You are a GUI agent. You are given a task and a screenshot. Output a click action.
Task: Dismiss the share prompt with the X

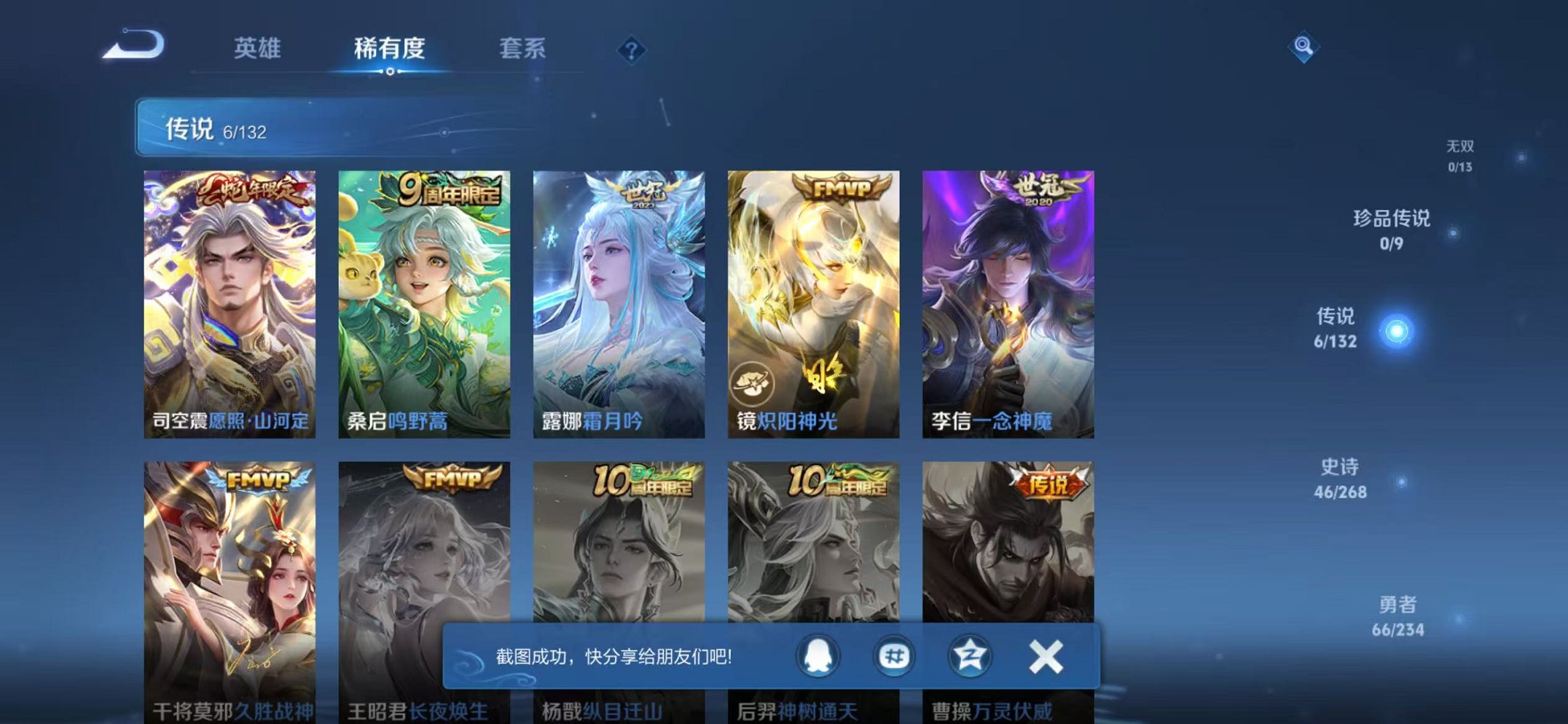1044,656
